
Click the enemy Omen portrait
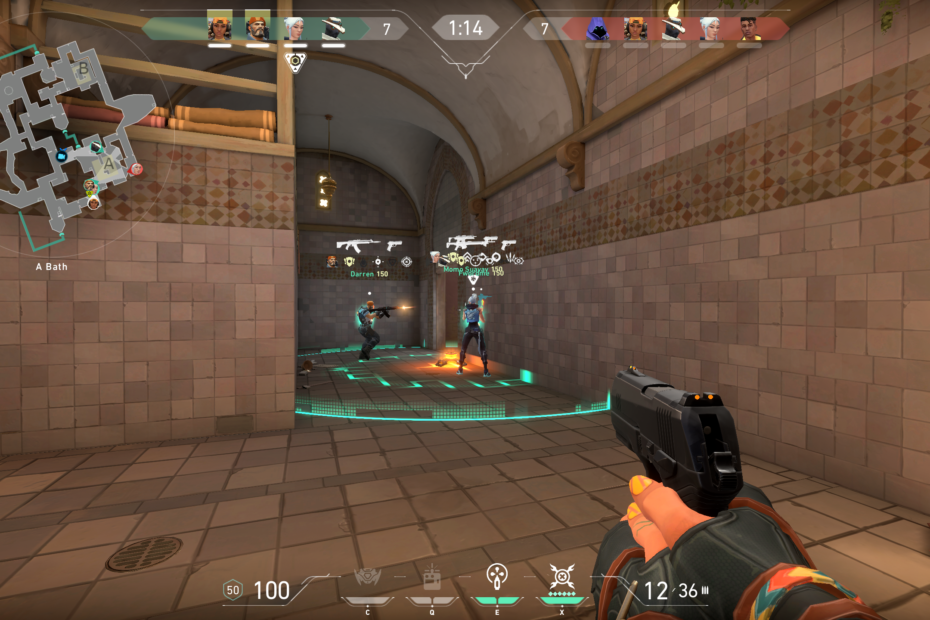pyautogui.click(x=597, y=28)
